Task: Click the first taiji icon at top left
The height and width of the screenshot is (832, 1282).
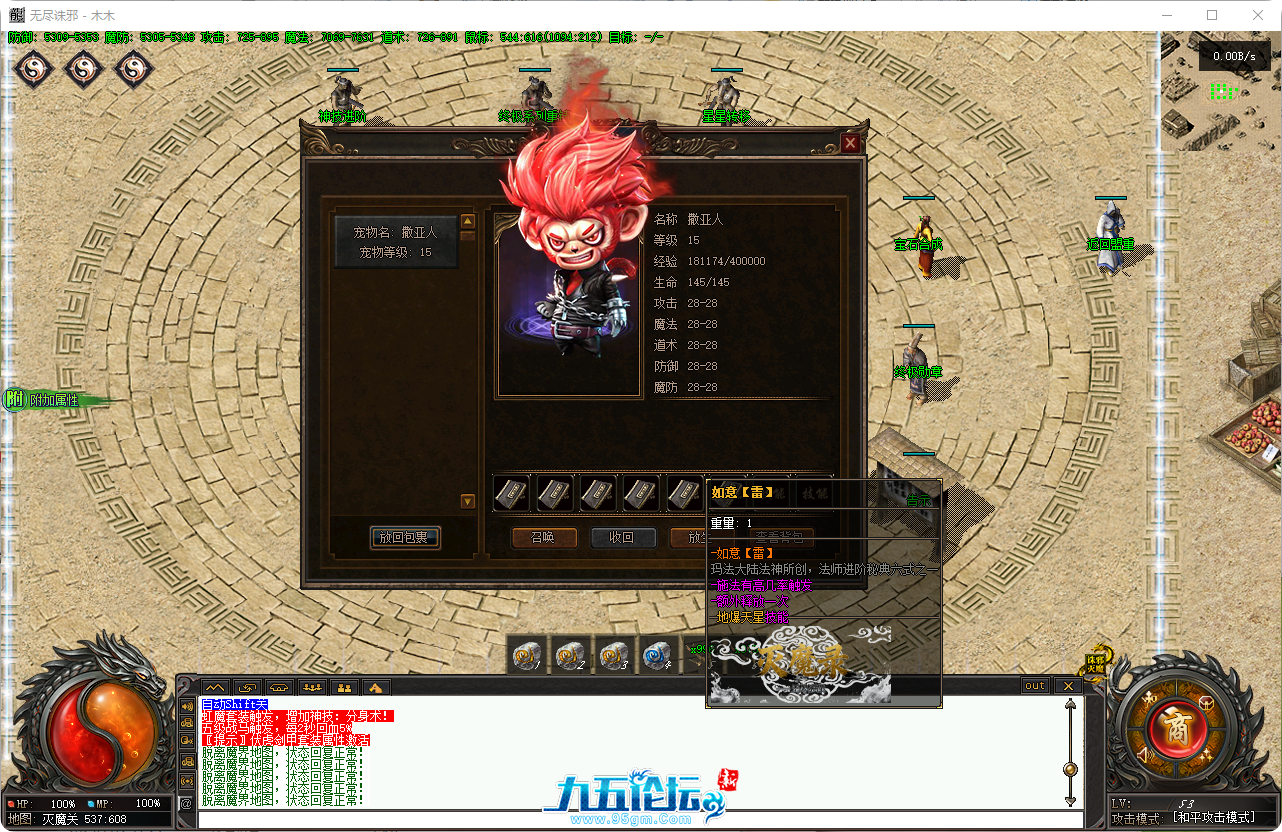Action: [x=33, y=71]
